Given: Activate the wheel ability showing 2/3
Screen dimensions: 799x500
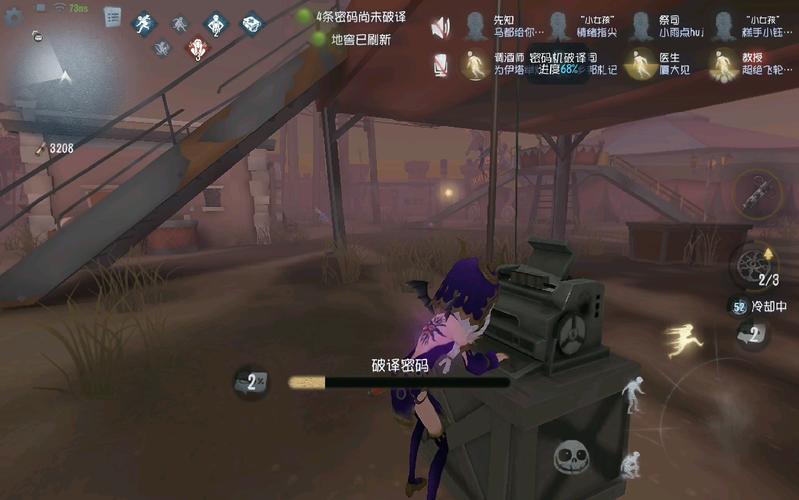Looking at the screenshot, I should (753, 265).
